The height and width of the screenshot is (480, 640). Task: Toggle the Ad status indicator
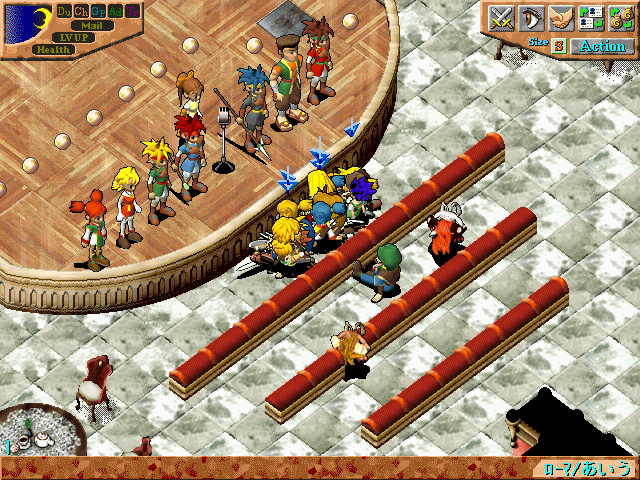115,11
